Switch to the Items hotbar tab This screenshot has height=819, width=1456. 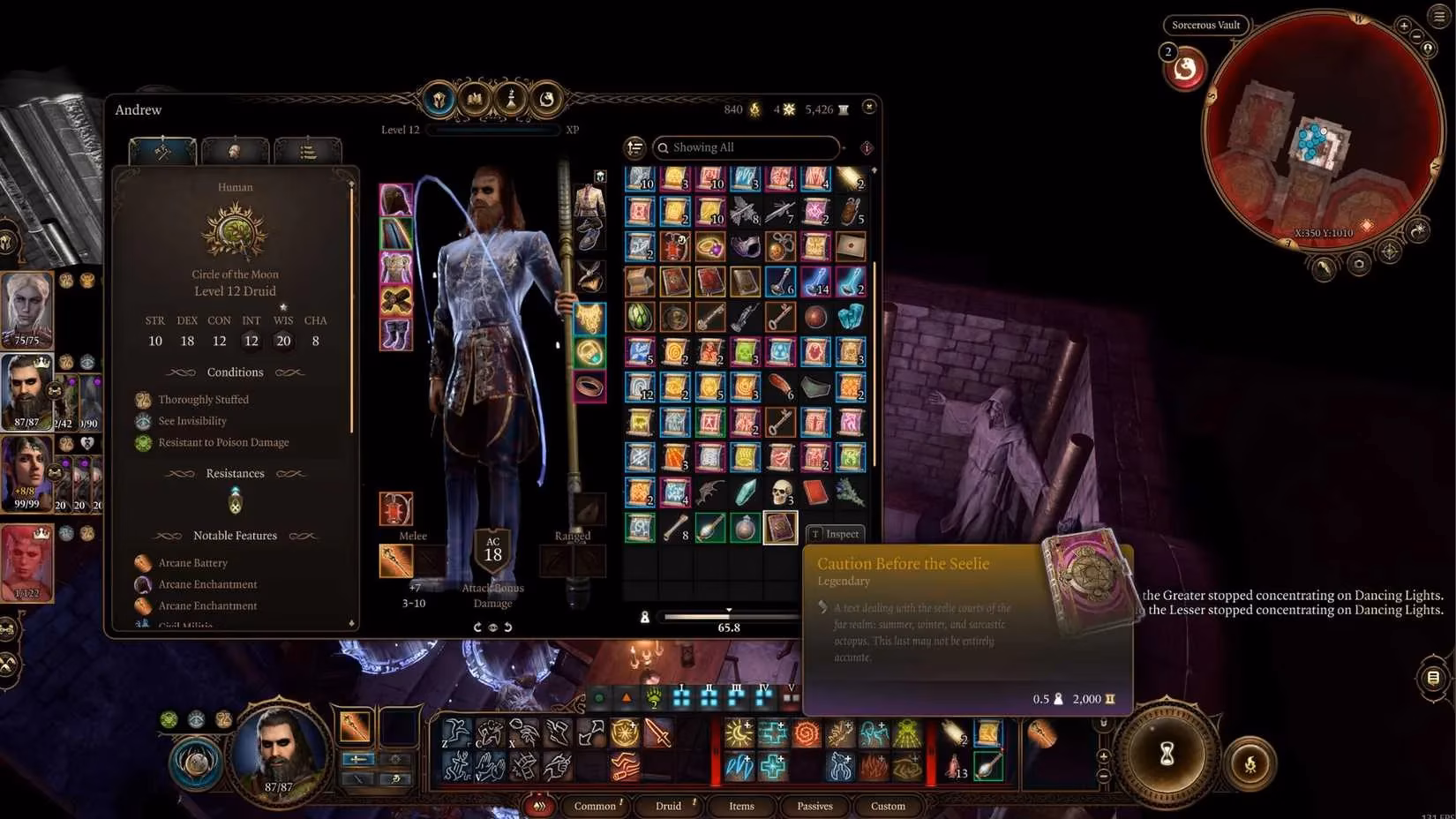click(741, 806)
